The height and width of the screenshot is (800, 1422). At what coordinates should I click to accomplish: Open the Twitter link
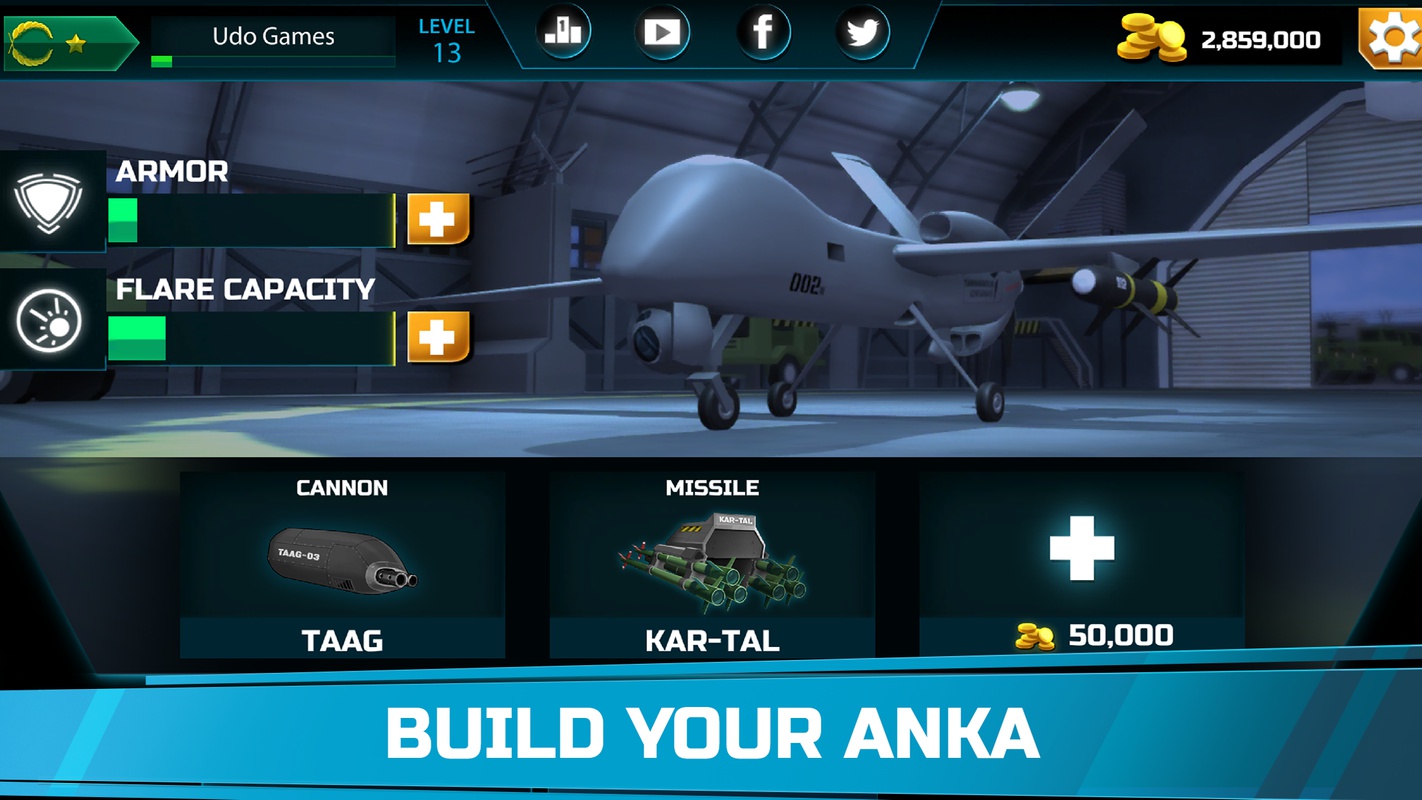(x=862, y=33)
